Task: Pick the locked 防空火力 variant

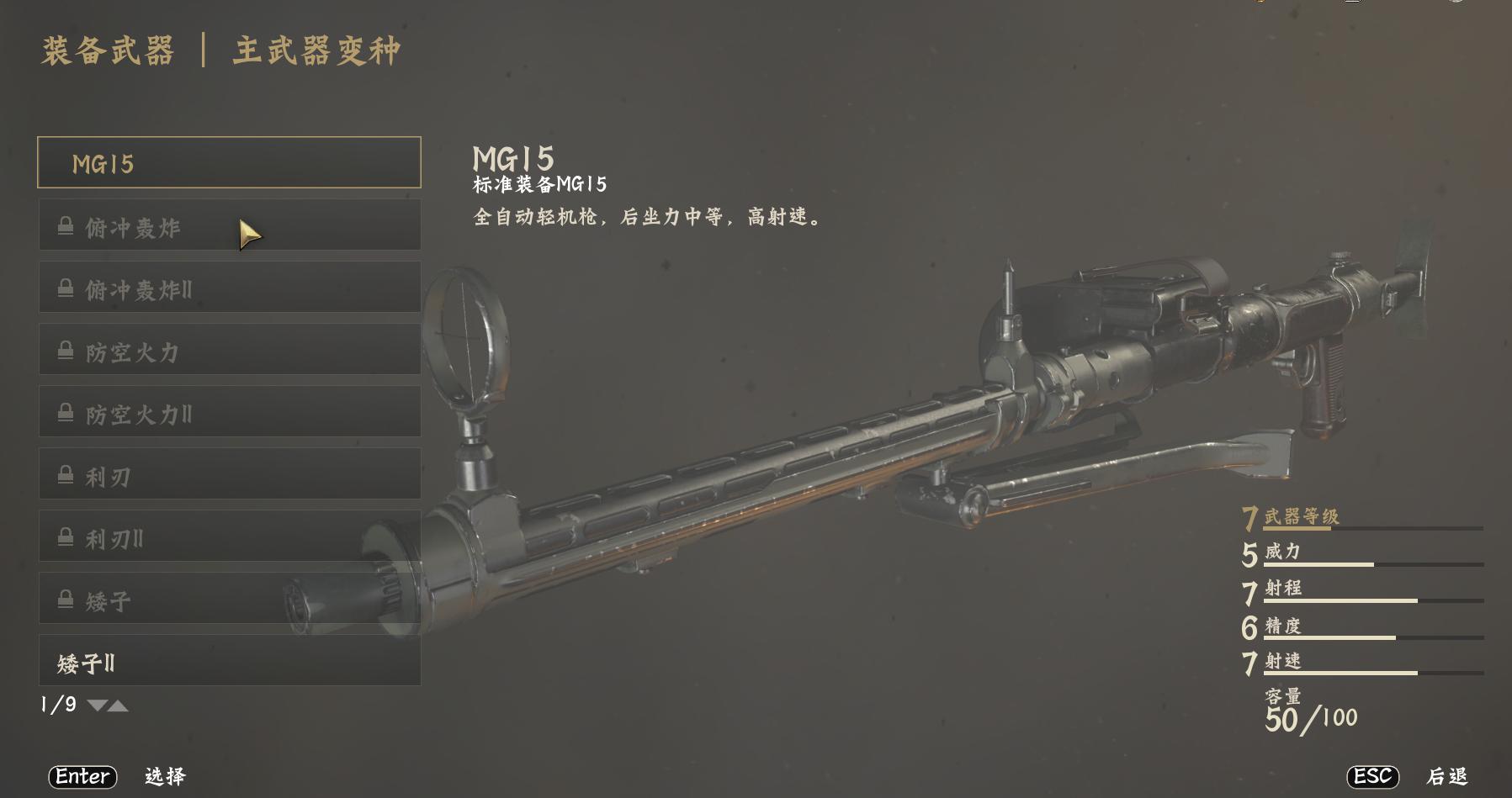Action: (229, 350)
